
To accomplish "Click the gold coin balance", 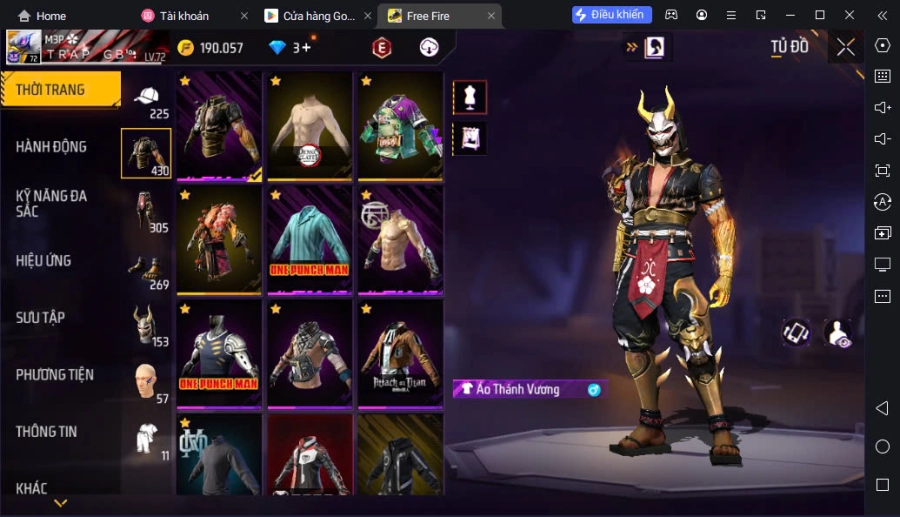I will [211, 48].
